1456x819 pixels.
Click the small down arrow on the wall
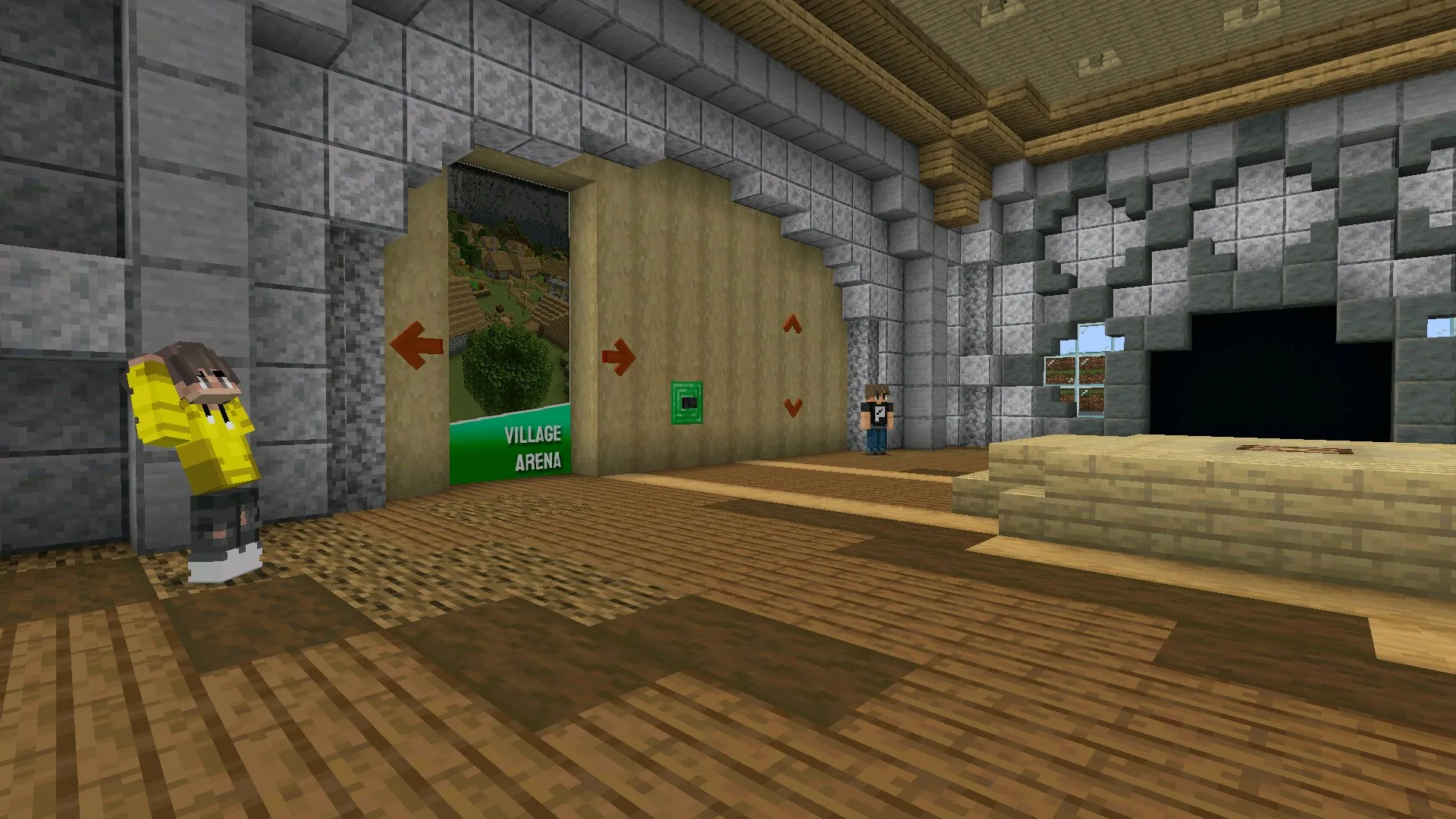[x=793, y=407]
